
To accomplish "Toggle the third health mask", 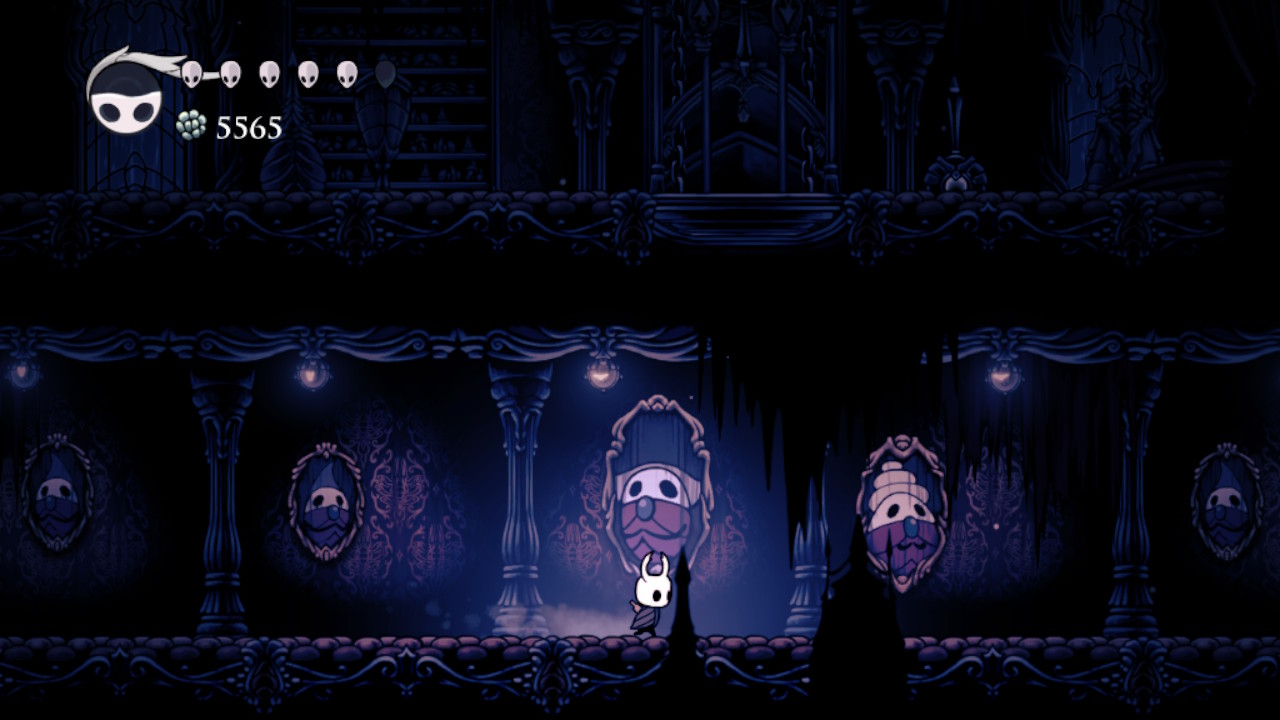I will (x=270, y=72).
